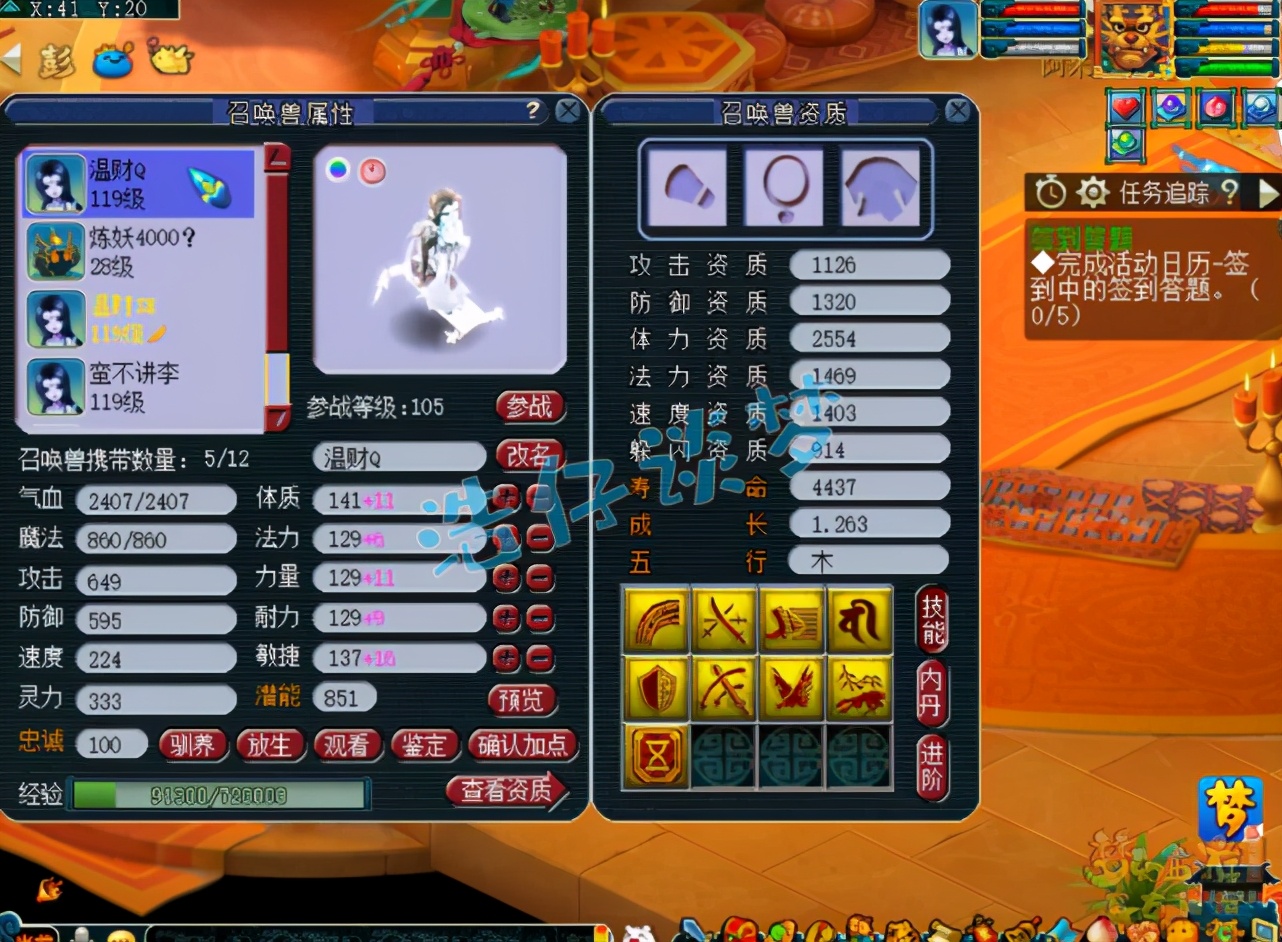Viewport: 1282px width, 942px height.
Task: Click the 改名 rename button
Action: point(529,456)
